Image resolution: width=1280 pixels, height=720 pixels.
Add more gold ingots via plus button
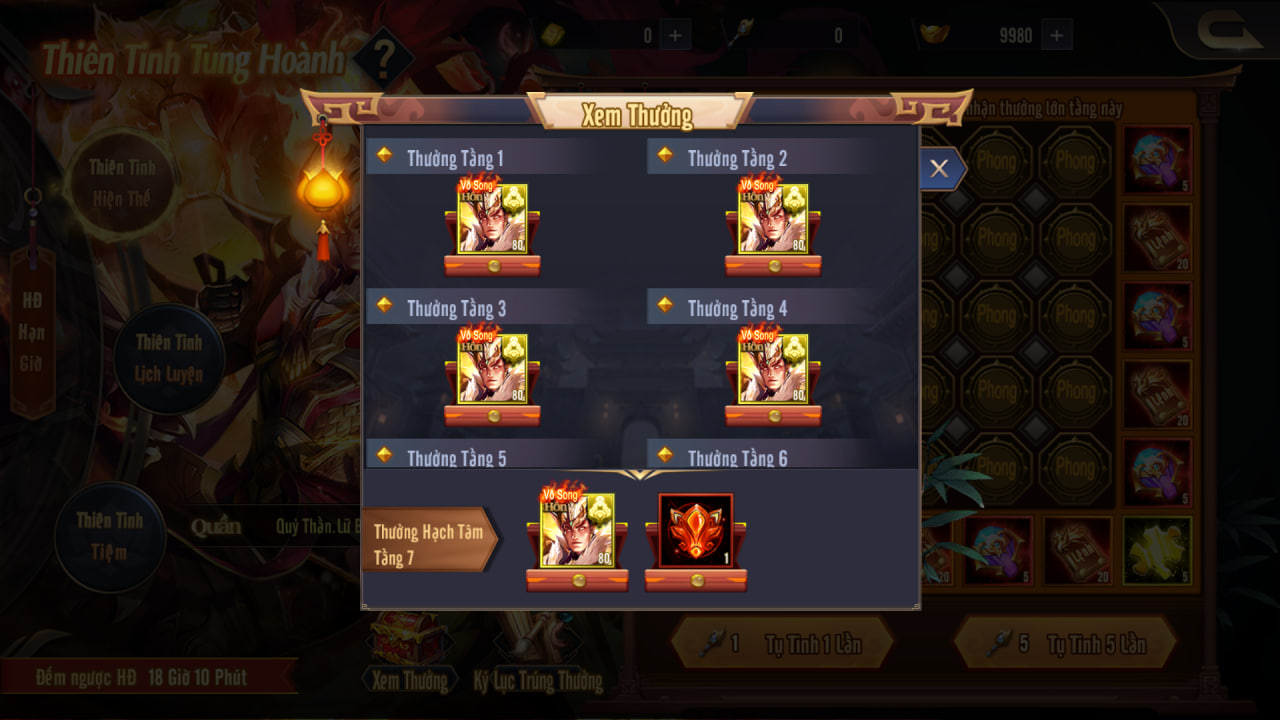coord(1056,36)
